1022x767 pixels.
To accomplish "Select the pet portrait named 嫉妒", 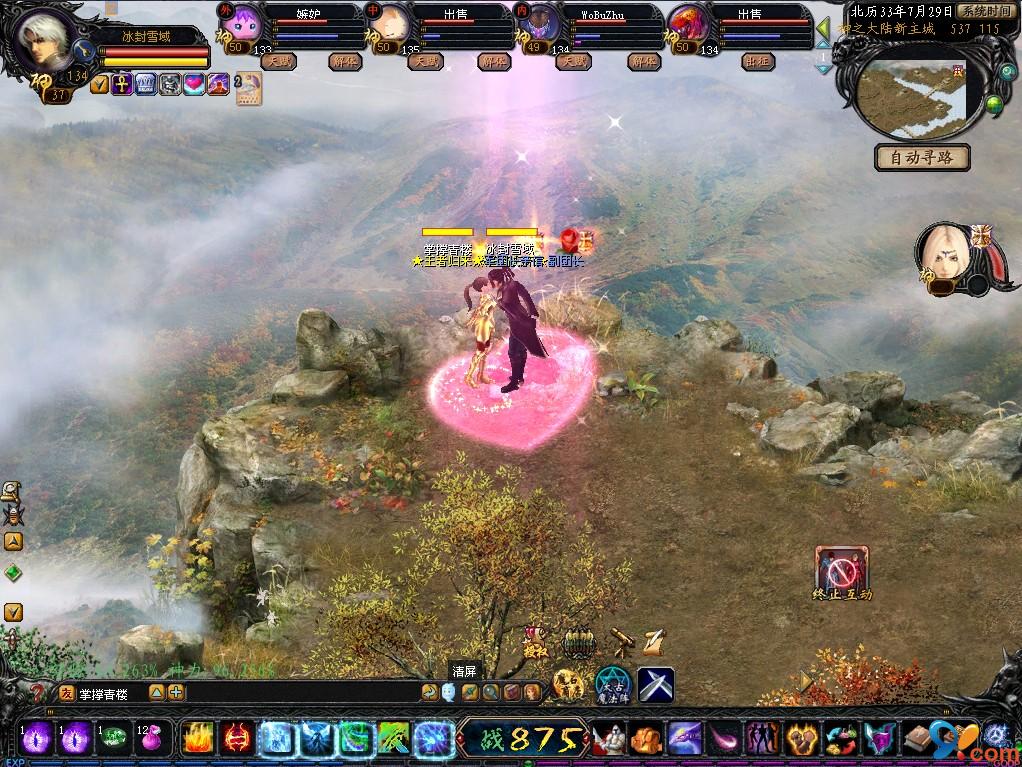I will tap(245, 26).
